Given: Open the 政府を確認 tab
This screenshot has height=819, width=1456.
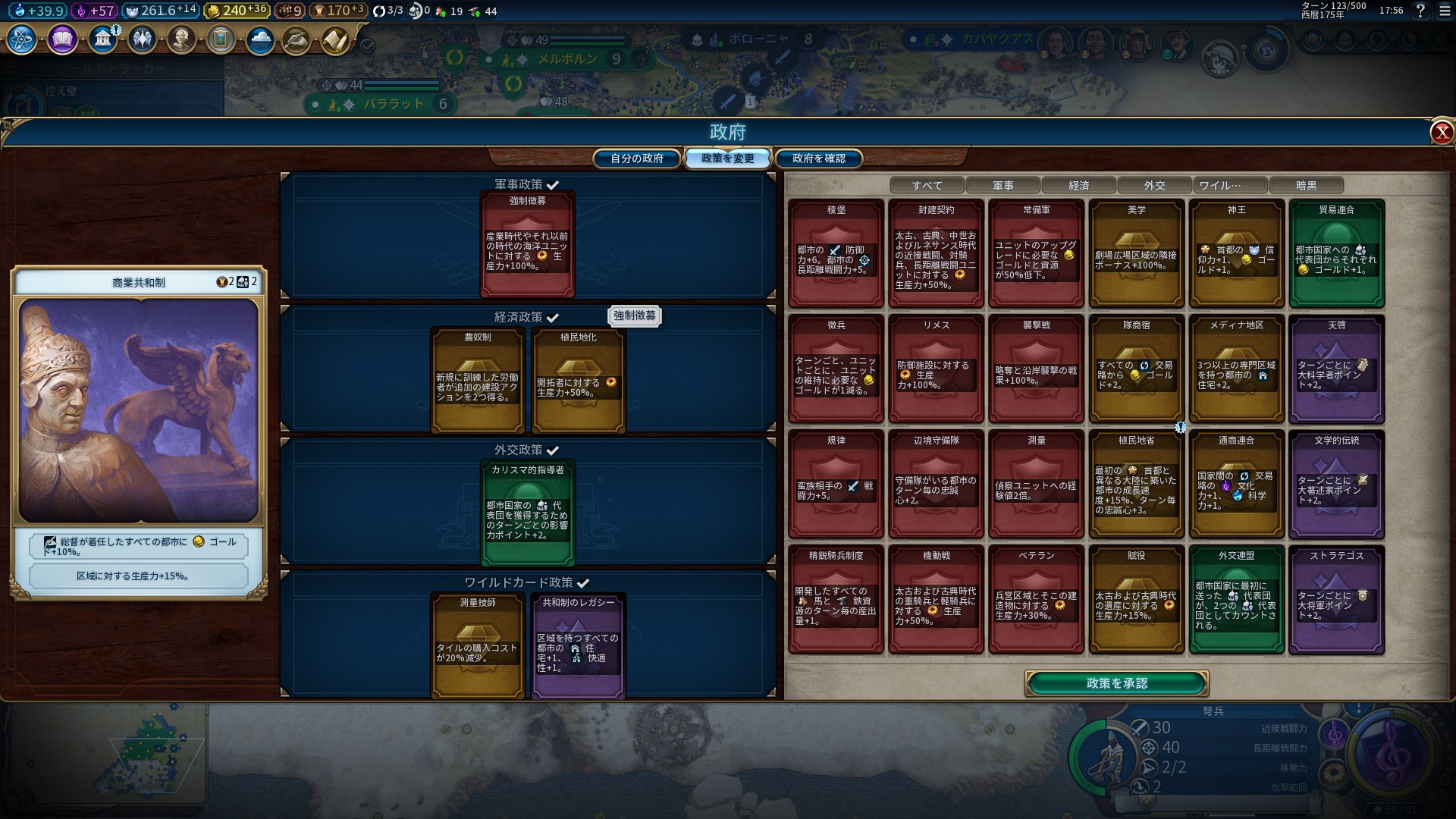Looking at the screenshot, I should click(x=818, y=158).
